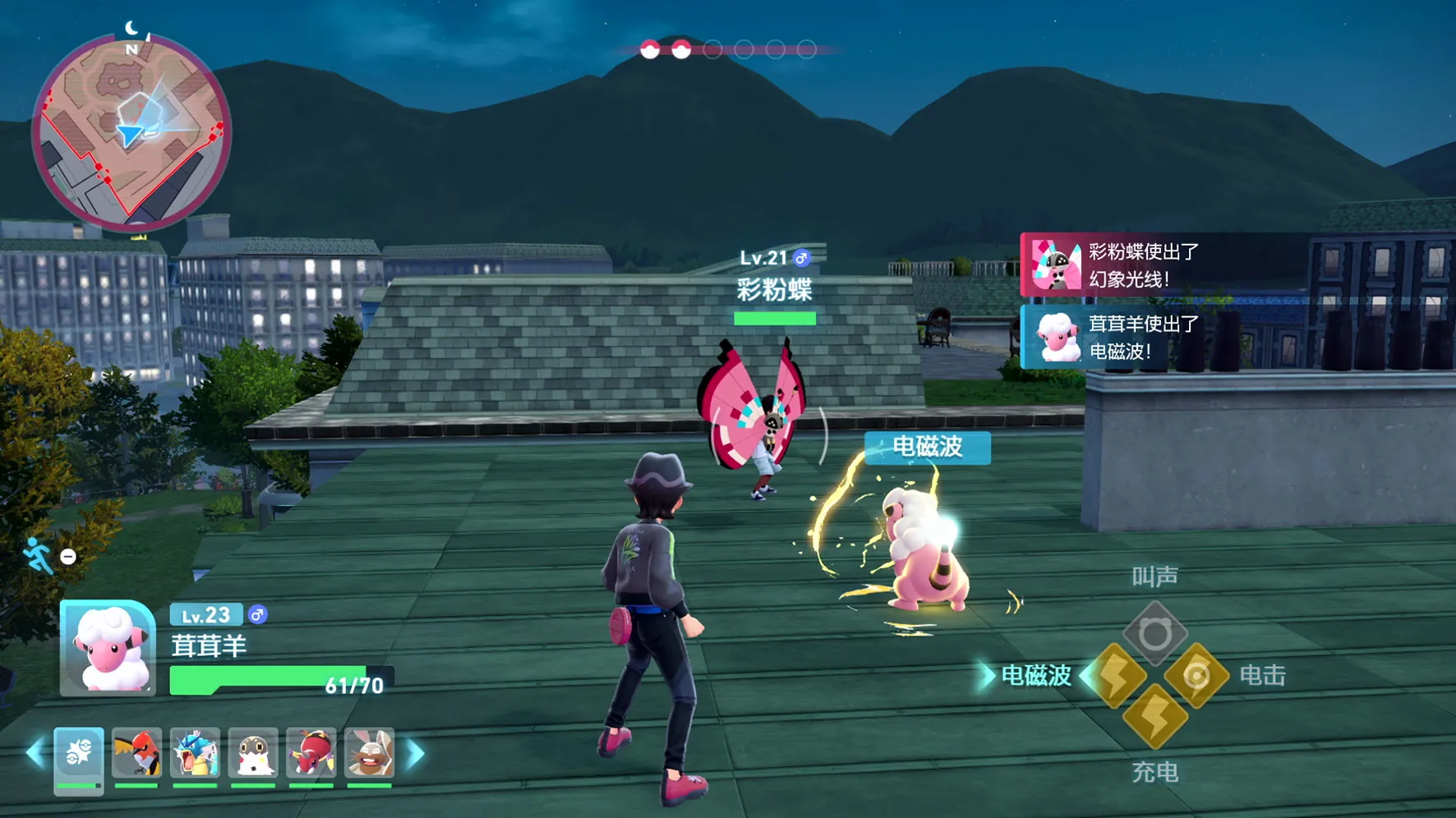Viewport: 1456px width, 818px height.
Task: Select the 茸茸羊 (Mareep) portrait
Action: tap(108, 649)
